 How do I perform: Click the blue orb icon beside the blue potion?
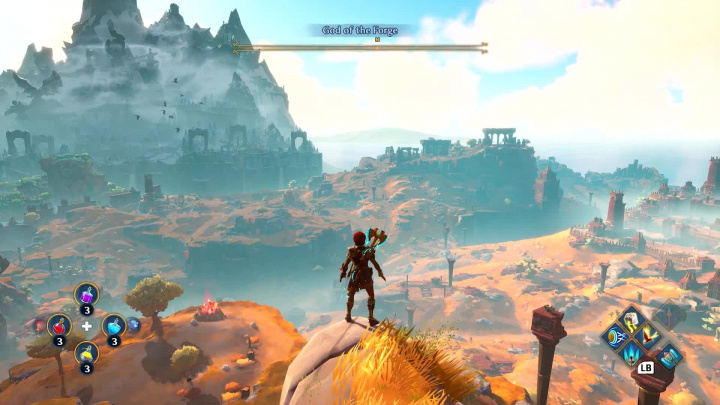coord(134,325)
